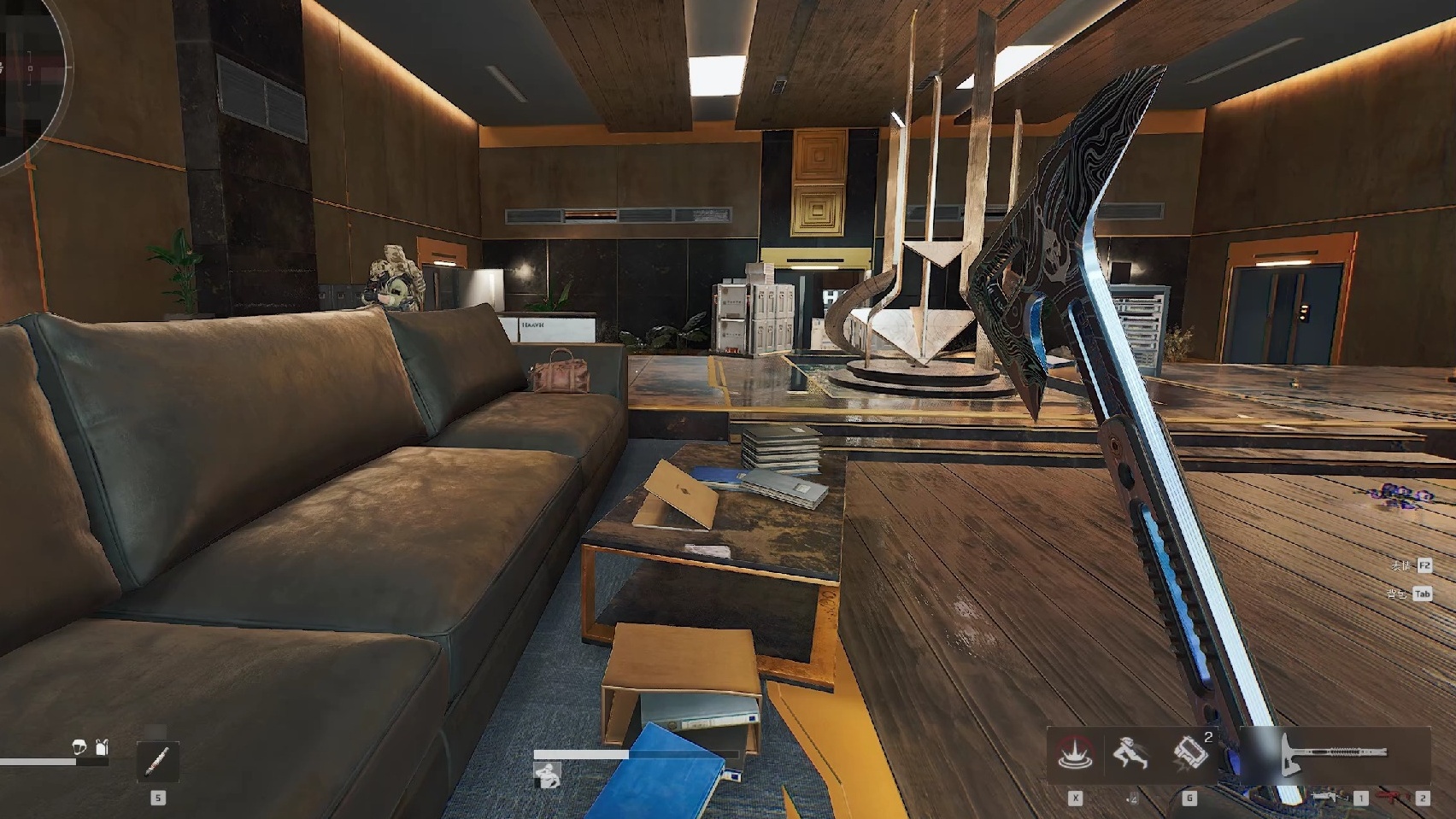Click the backpack status icon

coord(103,748)
